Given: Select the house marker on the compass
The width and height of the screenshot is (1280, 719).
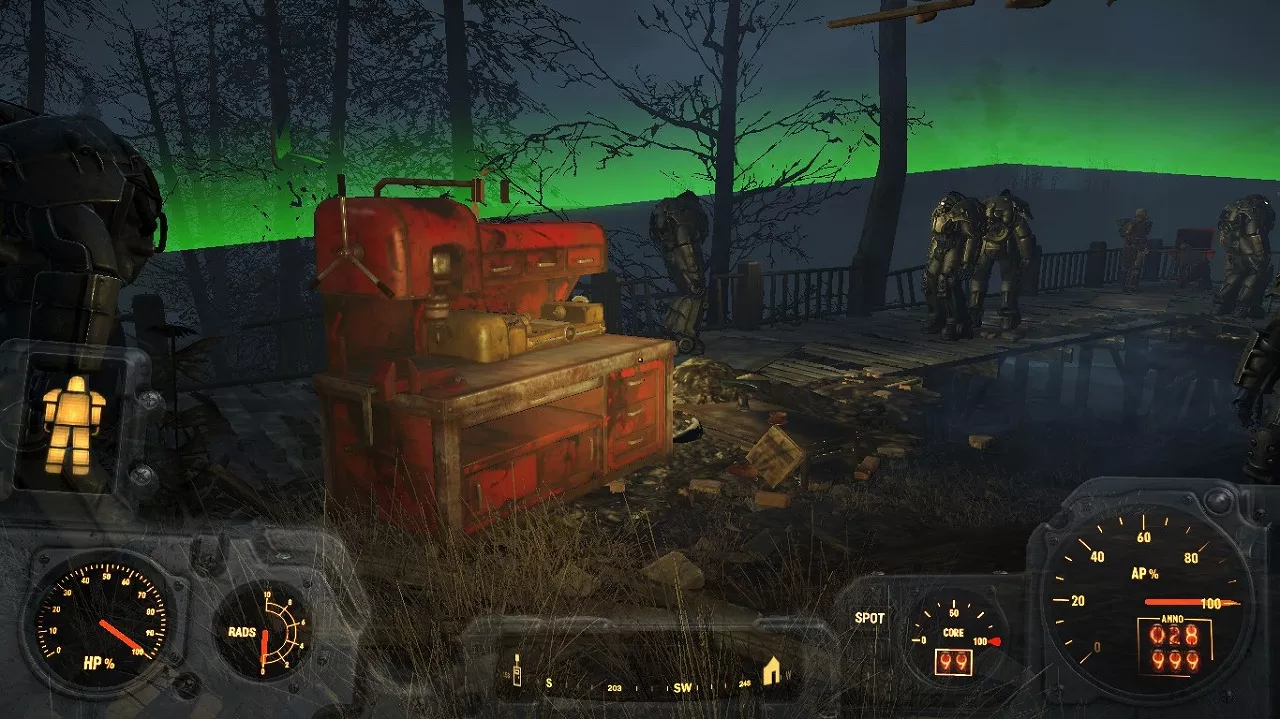Looking at the screenshot, I should click(771, 672).
